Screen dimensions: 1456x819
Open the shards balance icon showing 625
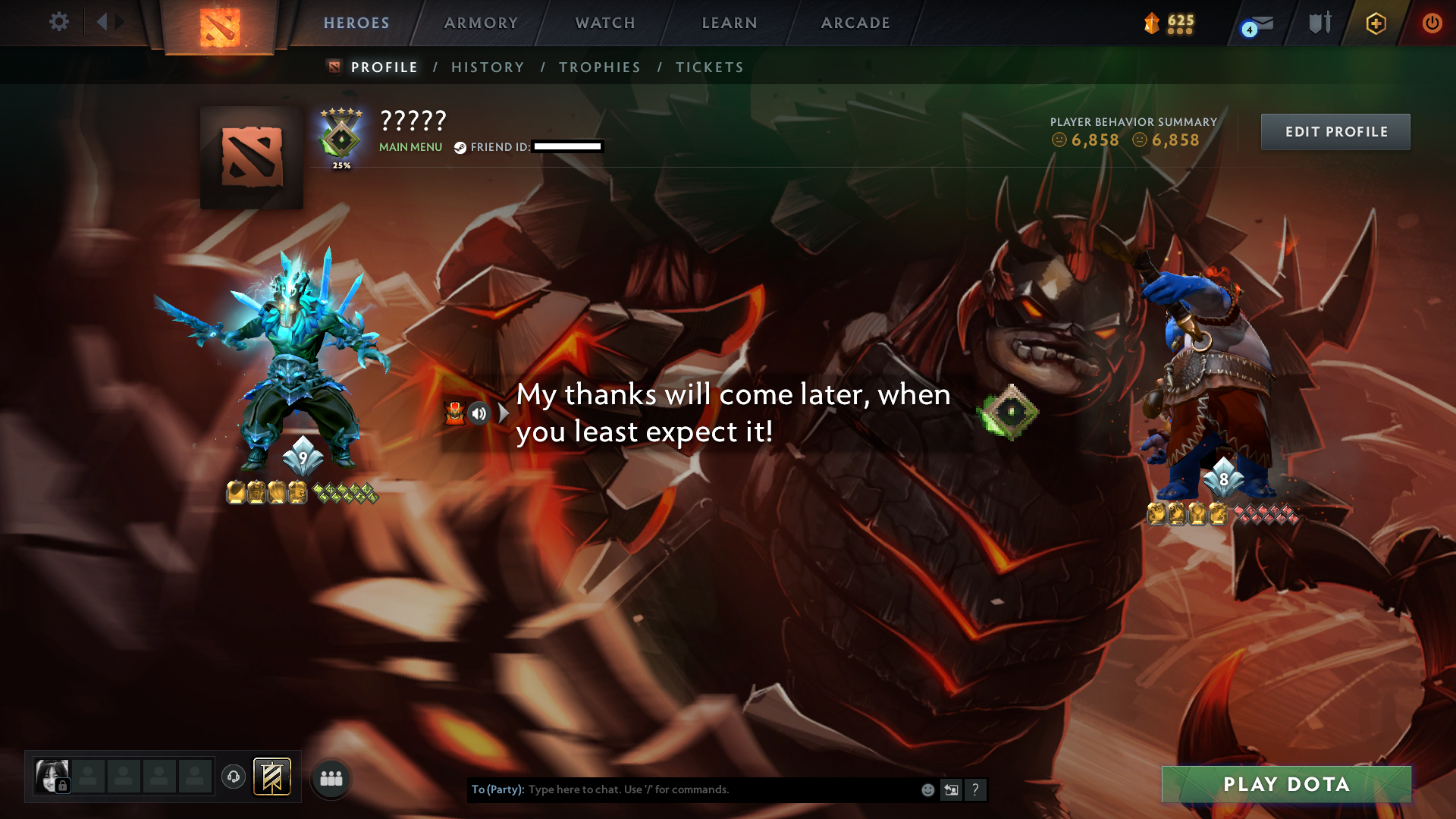pos(1153,24)
